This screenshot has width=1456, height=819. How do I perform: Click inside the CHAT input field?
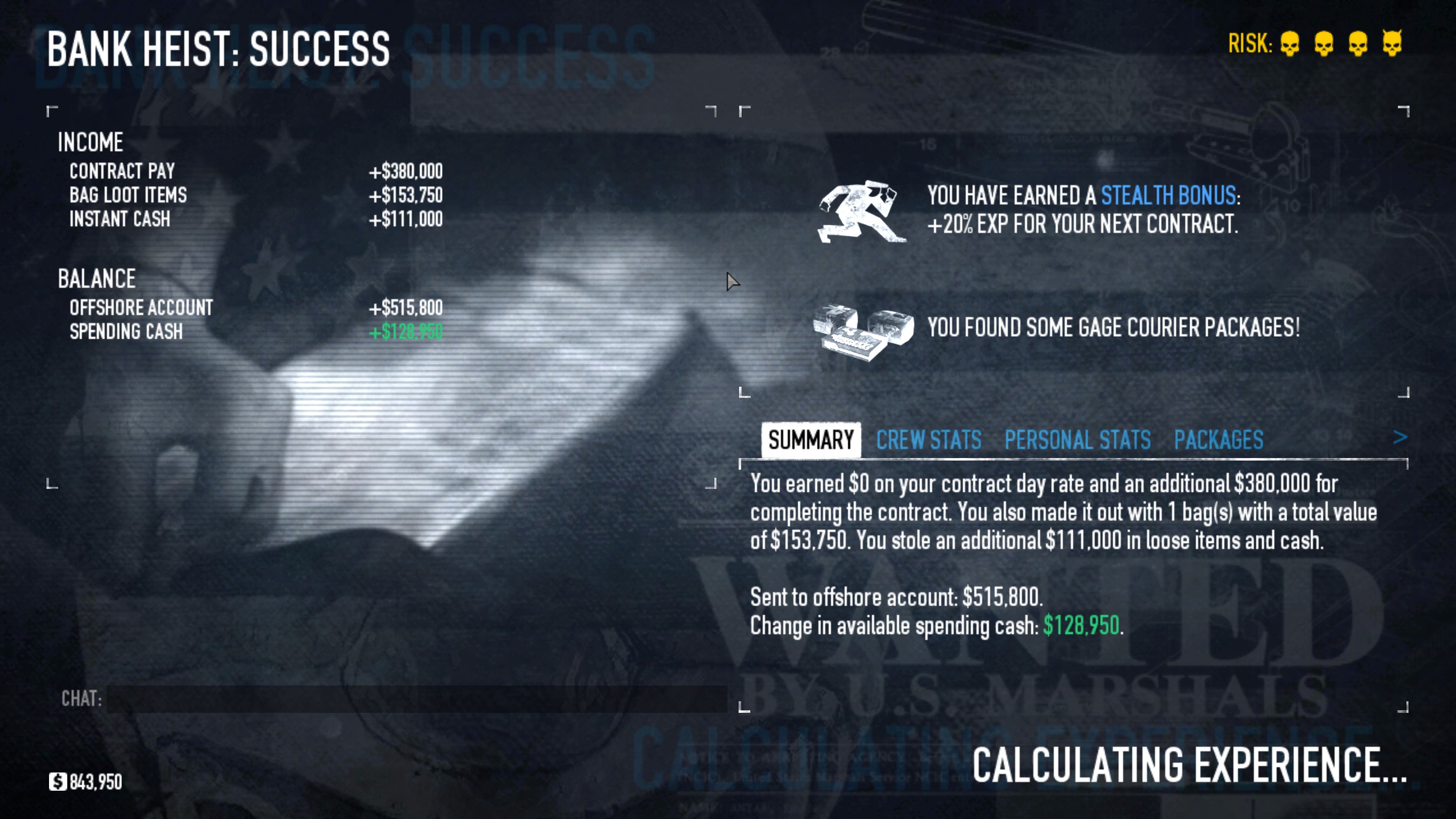pyautogui.click(x=396, y=699)
